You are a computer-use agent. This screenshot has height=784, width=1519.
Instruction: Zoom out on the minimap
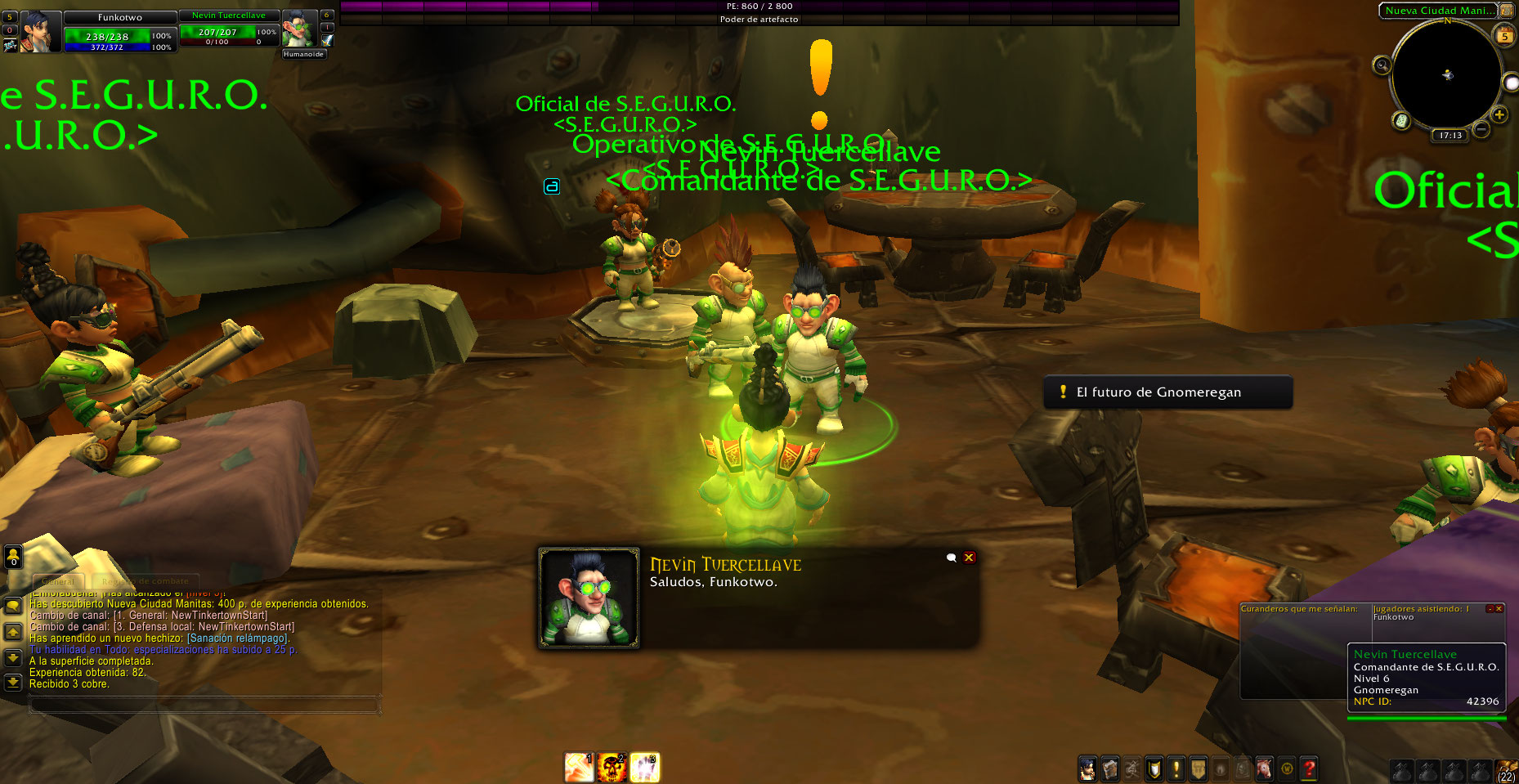click(1481, 129)
